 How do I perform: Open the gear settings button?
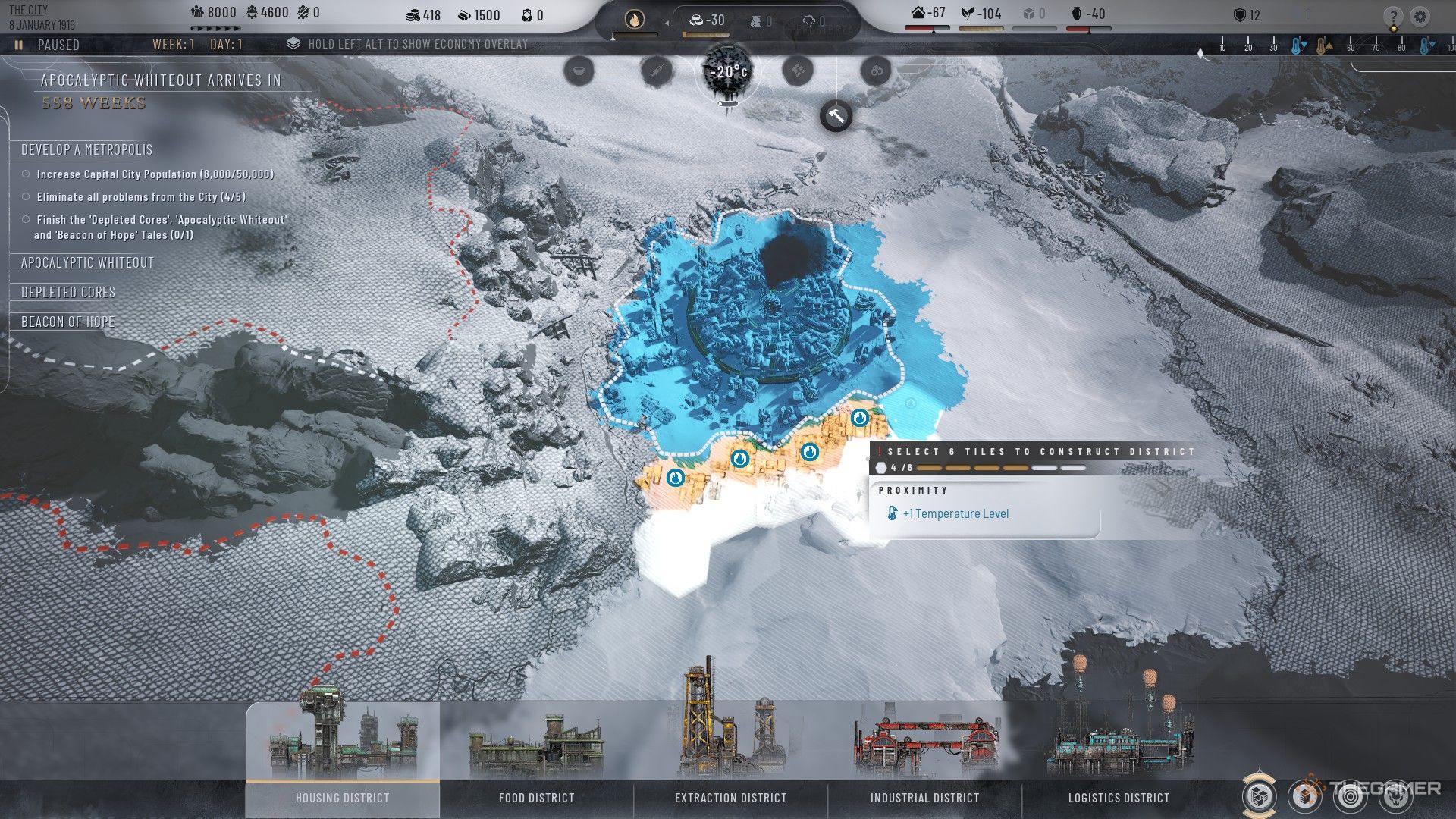click(1420, 17)
